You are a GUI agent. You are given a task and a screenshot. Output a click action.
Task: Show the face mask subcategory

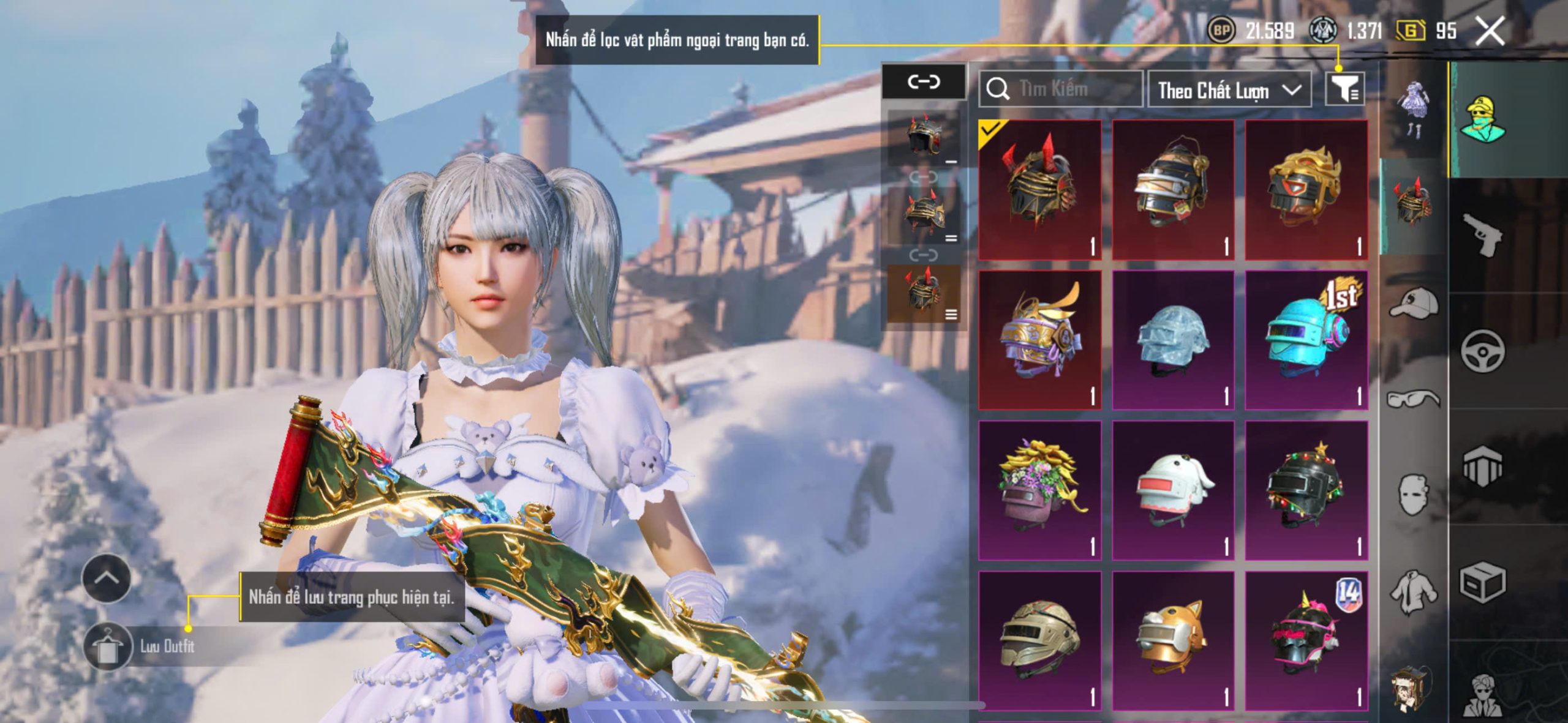coord(1414,494)
